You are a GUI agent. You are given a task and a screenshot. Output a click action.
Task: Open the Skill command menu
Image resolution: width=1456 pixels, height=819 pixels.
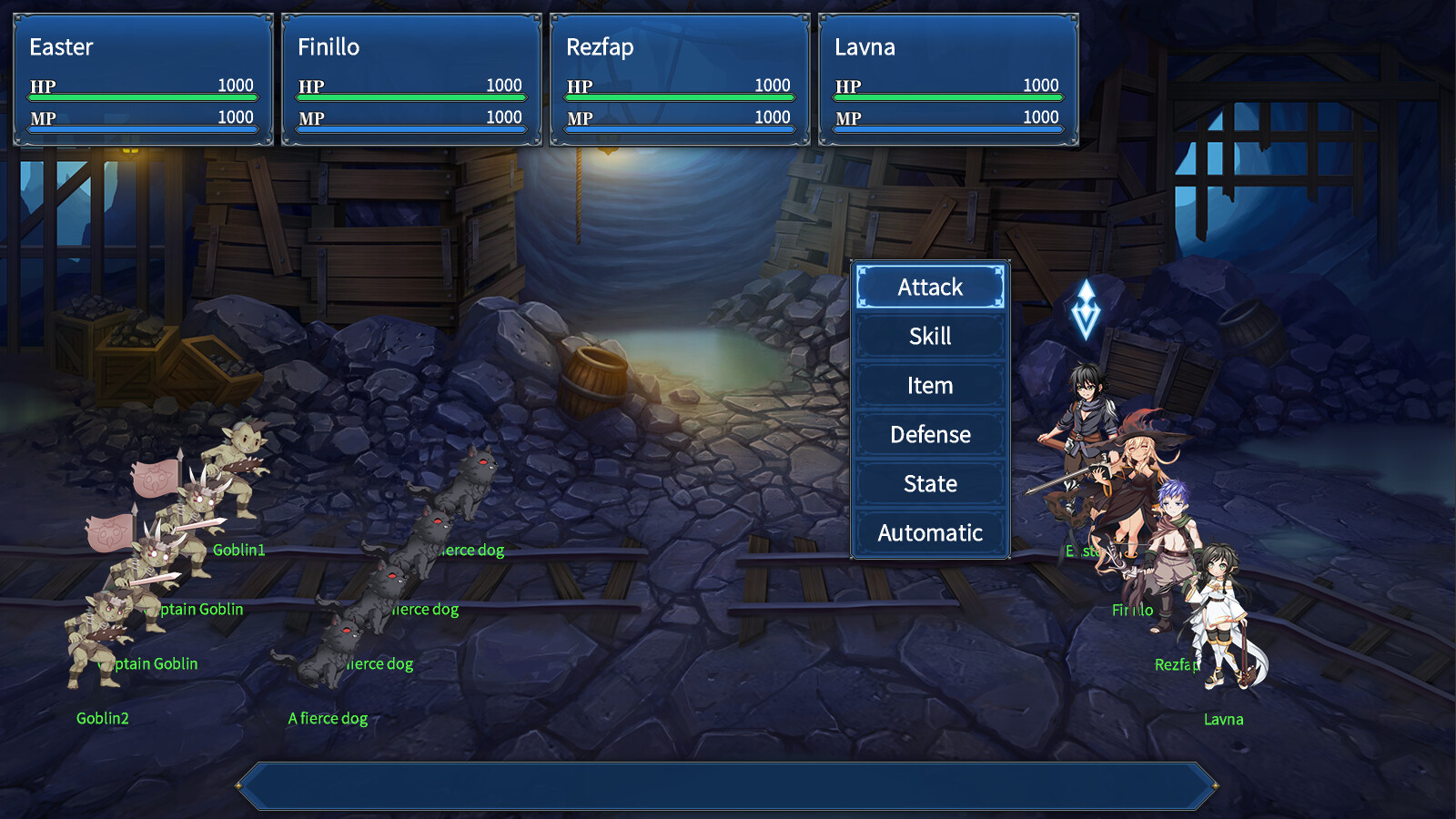pos(929,336)
